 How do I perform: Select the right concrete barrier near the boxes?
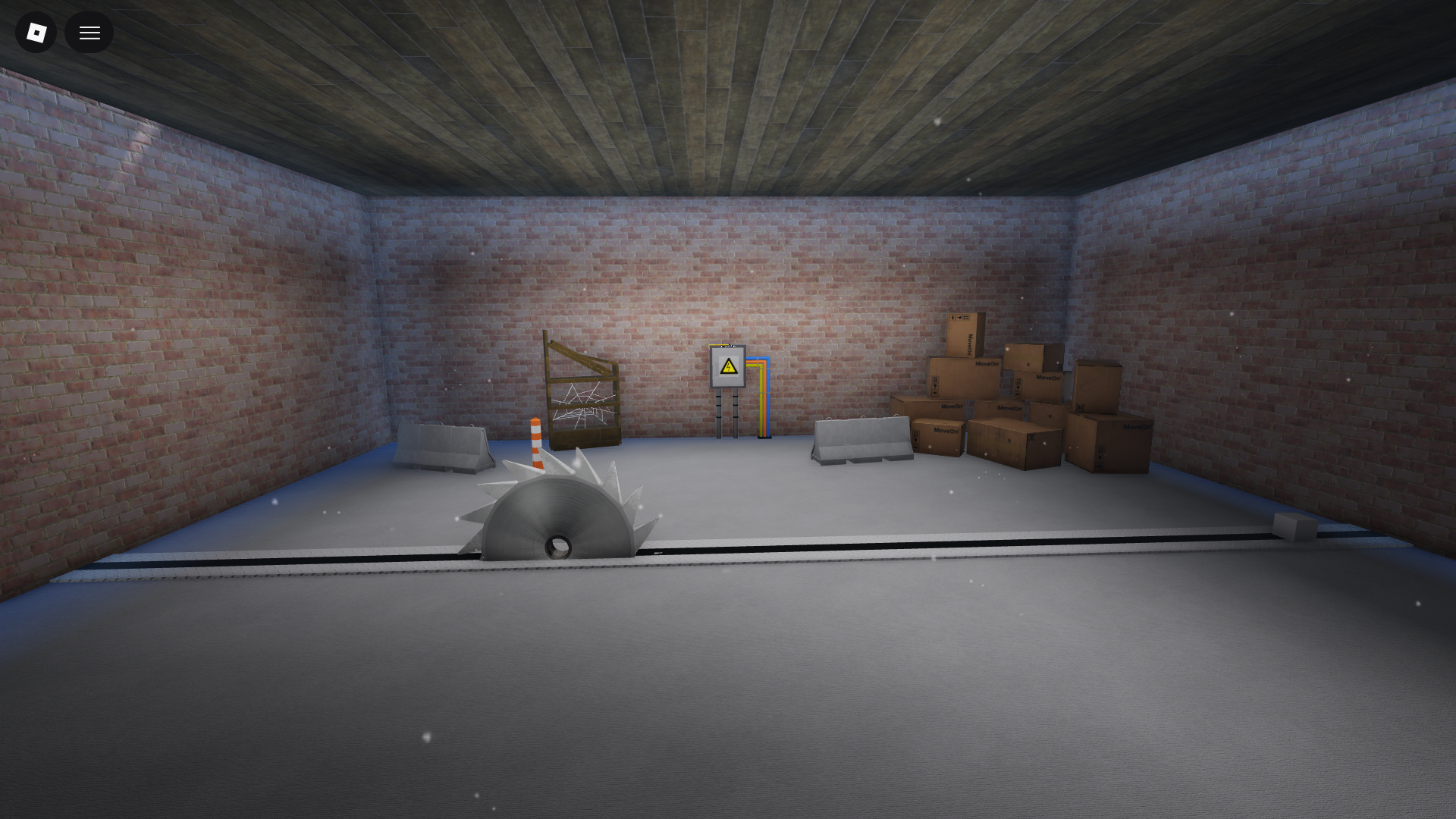(861, 440)
